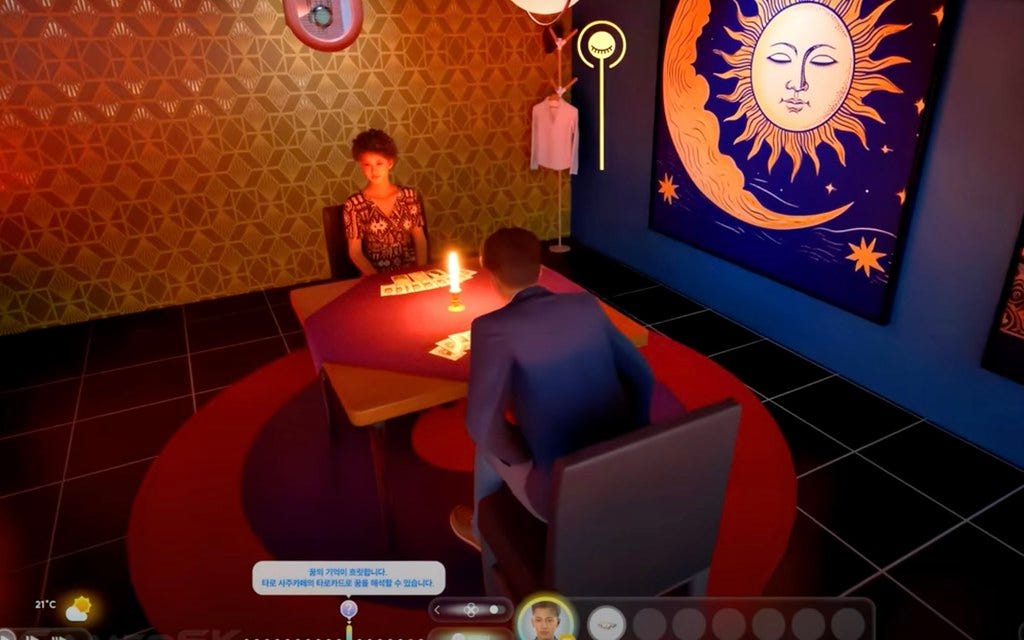Click the question mark marker under the notification
This screenshot has width=1024, height=640.
[x=348, y=609]
